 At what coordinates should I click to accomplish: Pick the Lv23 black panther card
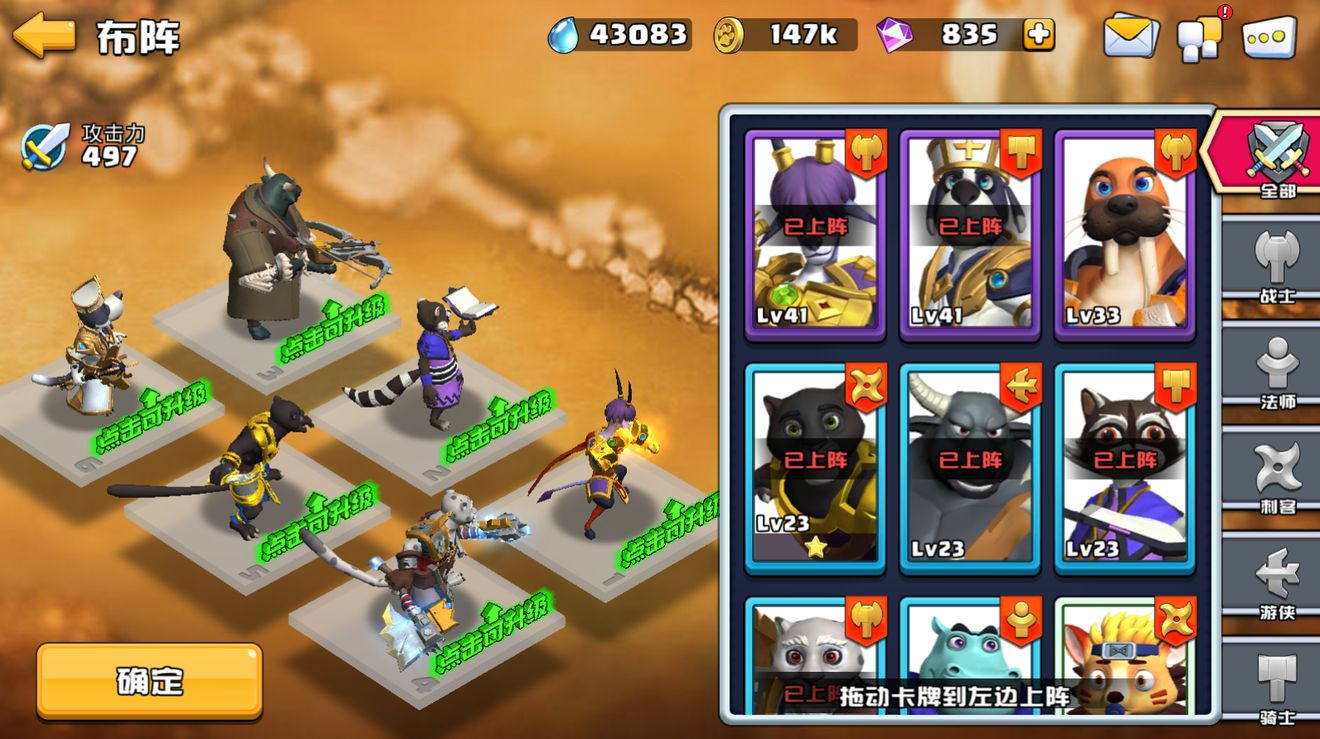[x=815, y=467]
